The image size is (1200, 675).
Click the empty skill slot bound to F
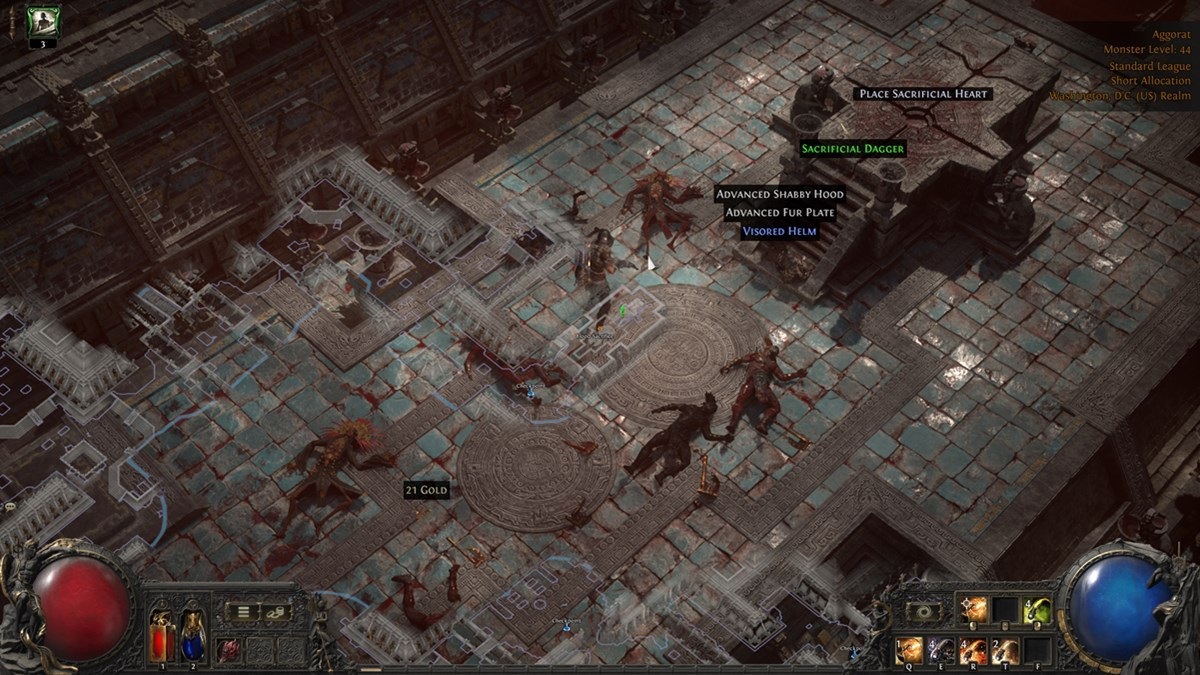click(1036, 649)
